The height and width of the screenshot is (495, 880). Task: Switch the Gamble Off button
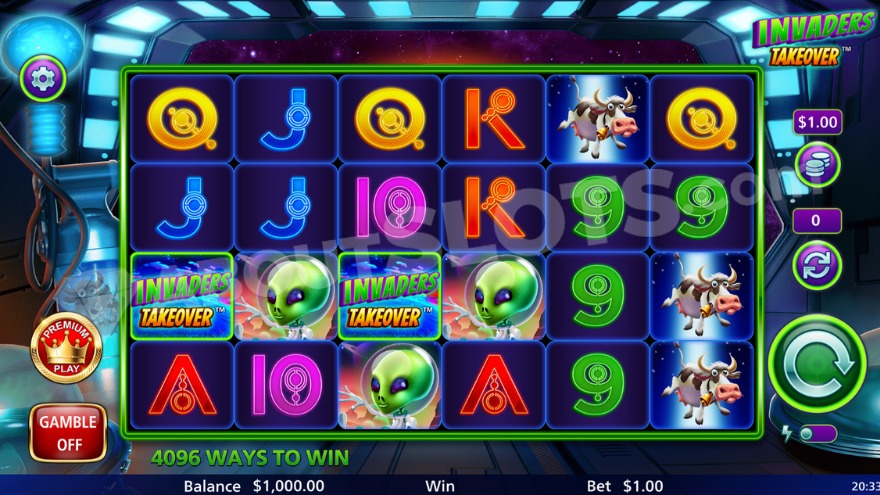(68, 432)
